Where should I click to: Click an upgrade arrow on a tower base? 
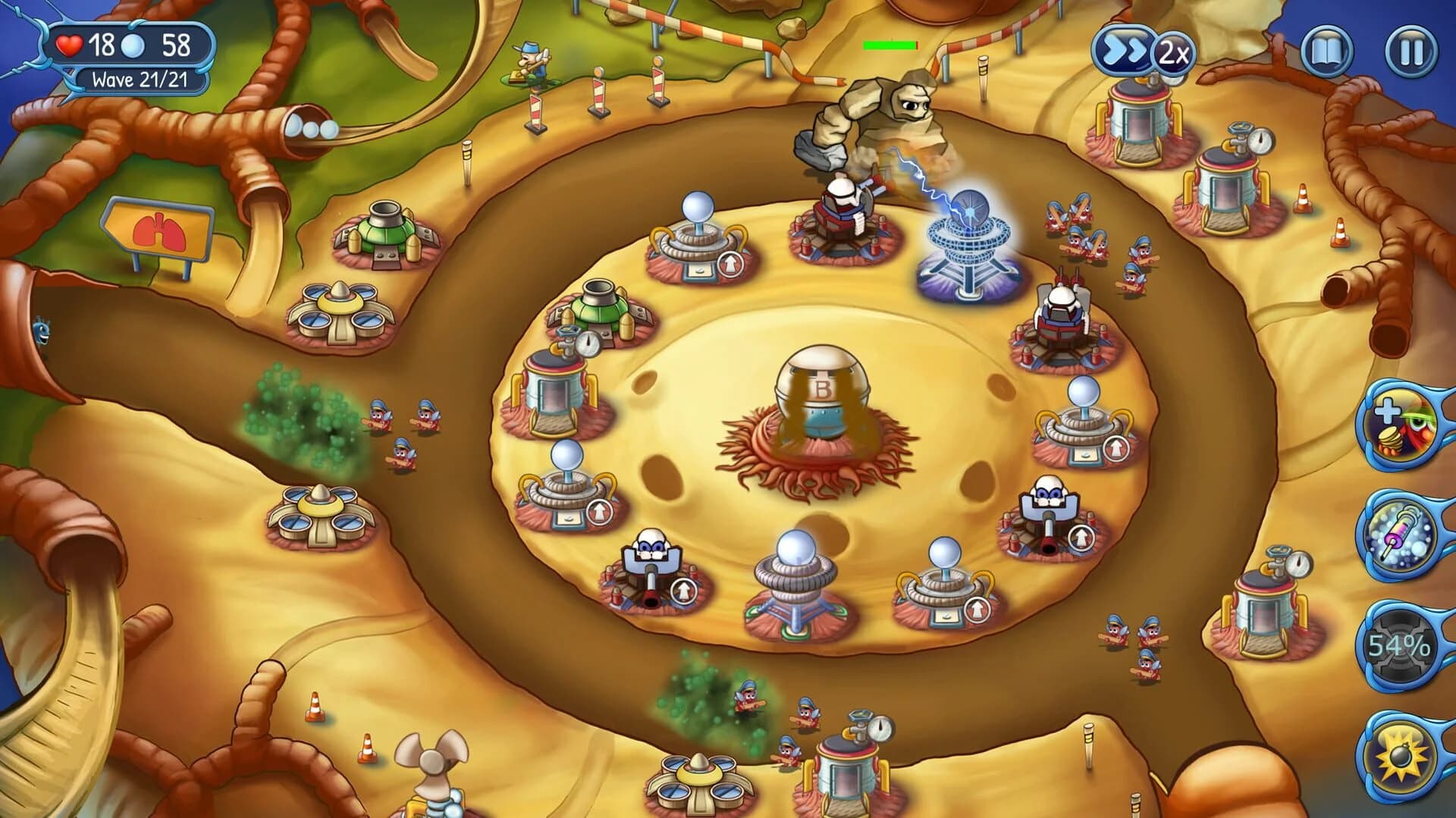coord(730,264)
